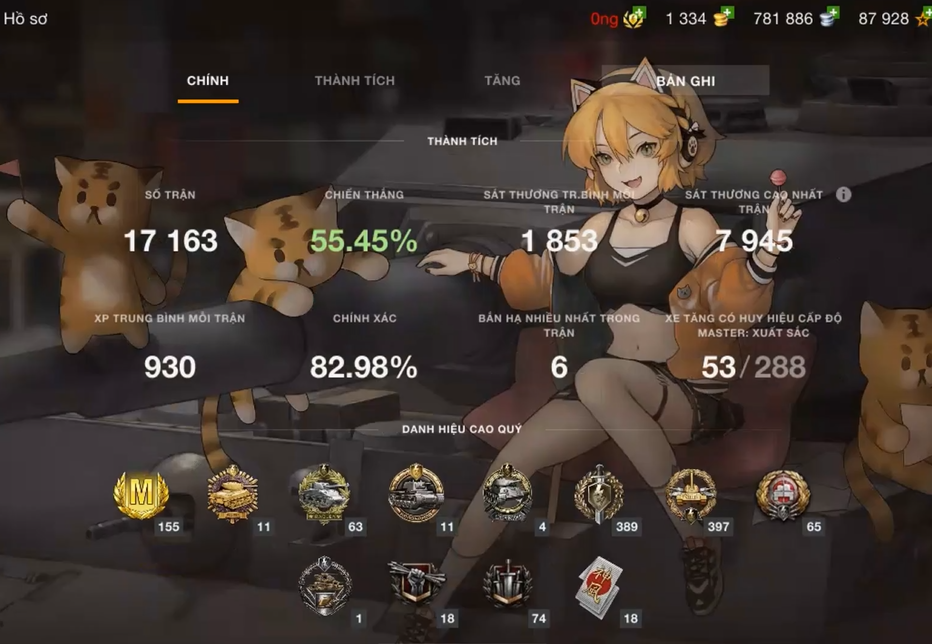This screenshot has width=932, height=644.
Task: Open the BẢN GHI tab
Action: click(x=686, y=81)
